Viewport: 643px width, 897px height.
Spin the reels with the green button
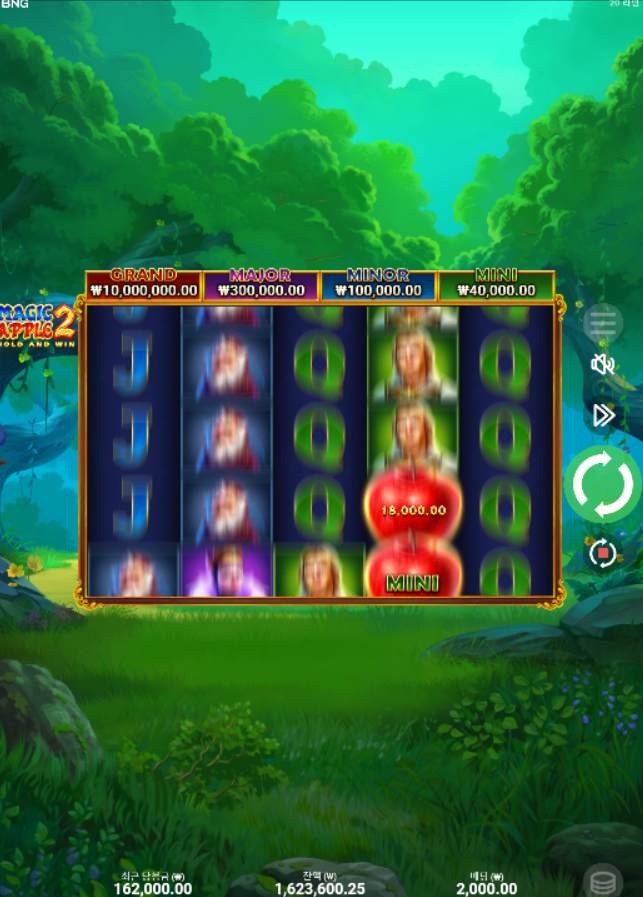pyautogui.click(x=603, y=484)
